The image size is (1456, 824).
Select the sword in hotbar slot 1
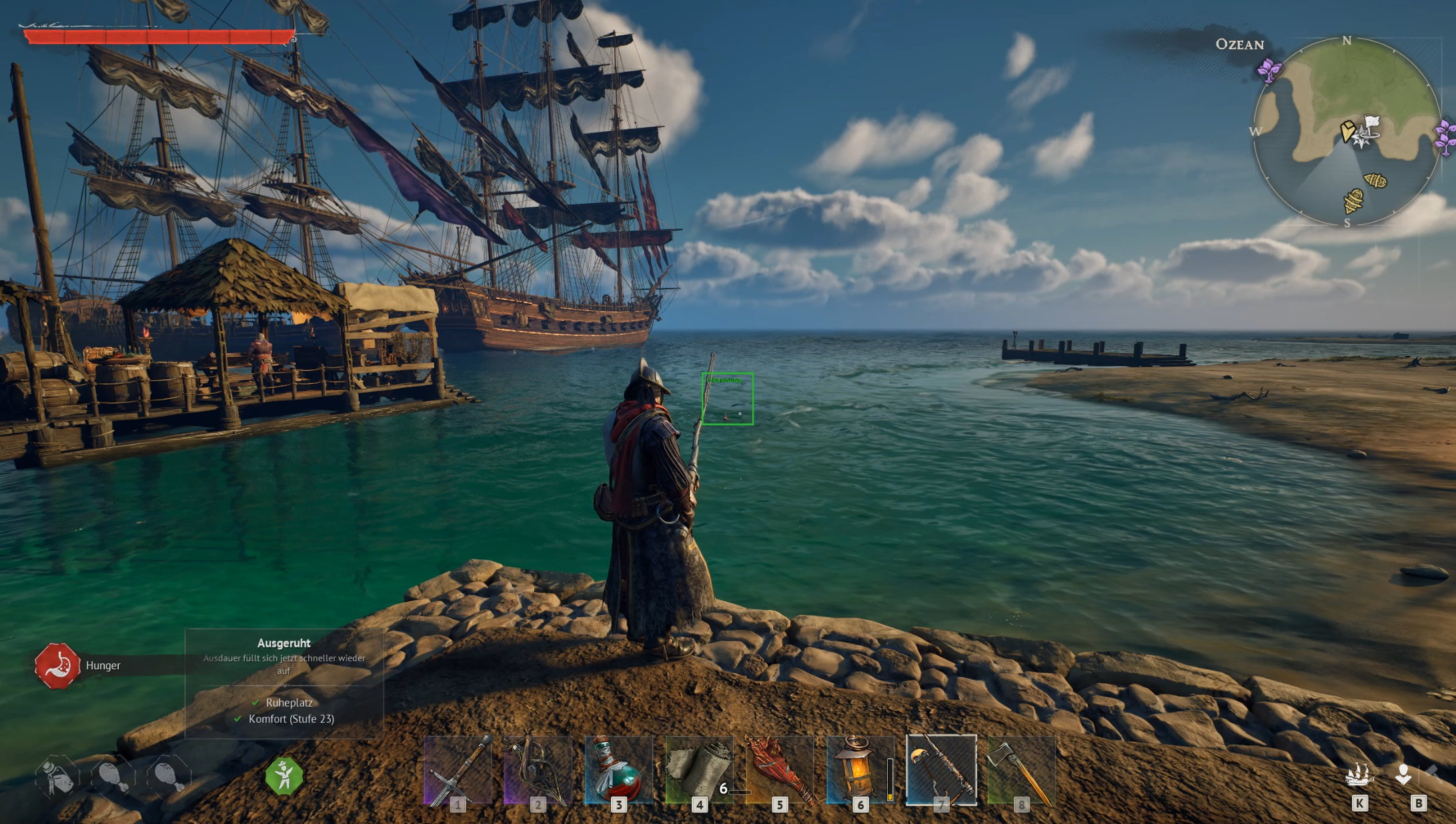point(458,770)
